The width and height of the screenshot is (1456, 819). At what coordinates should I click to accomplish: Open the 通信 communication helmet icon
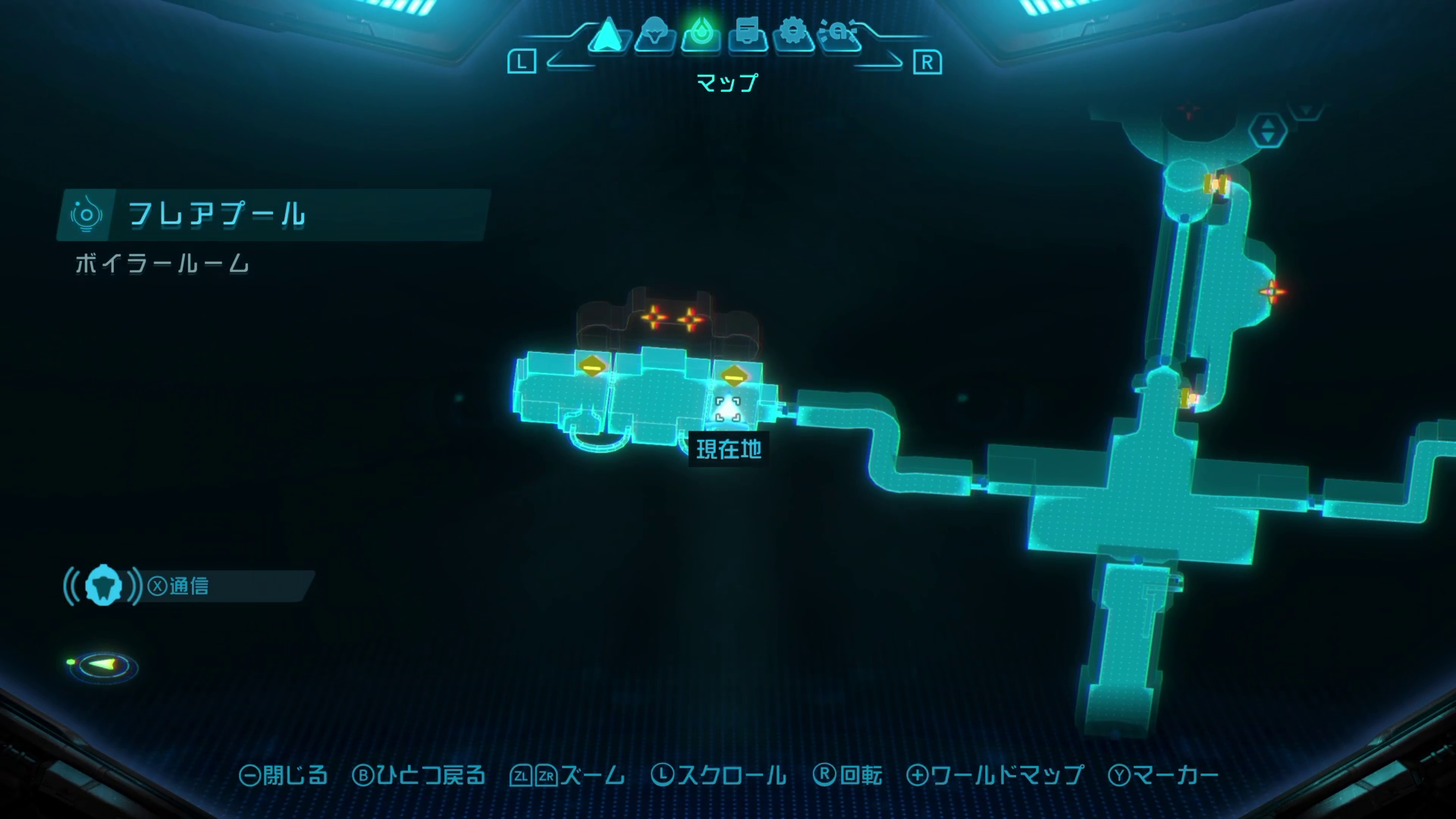(x=103, y=586)
